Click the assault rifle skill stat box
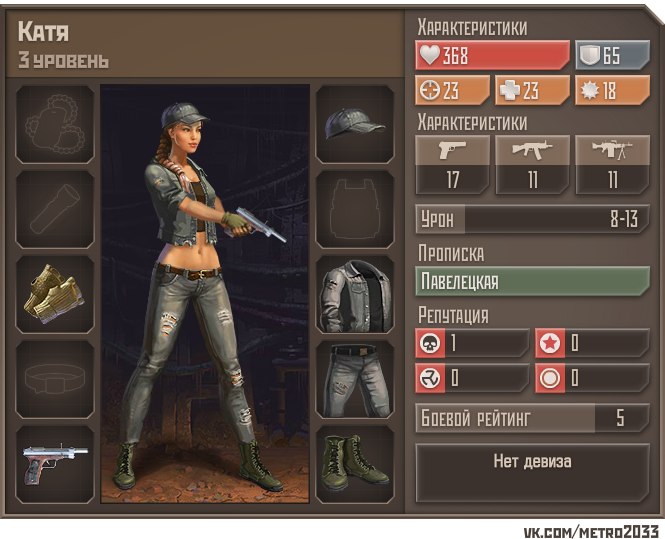 pyautogui.click(x=533, y=165)
